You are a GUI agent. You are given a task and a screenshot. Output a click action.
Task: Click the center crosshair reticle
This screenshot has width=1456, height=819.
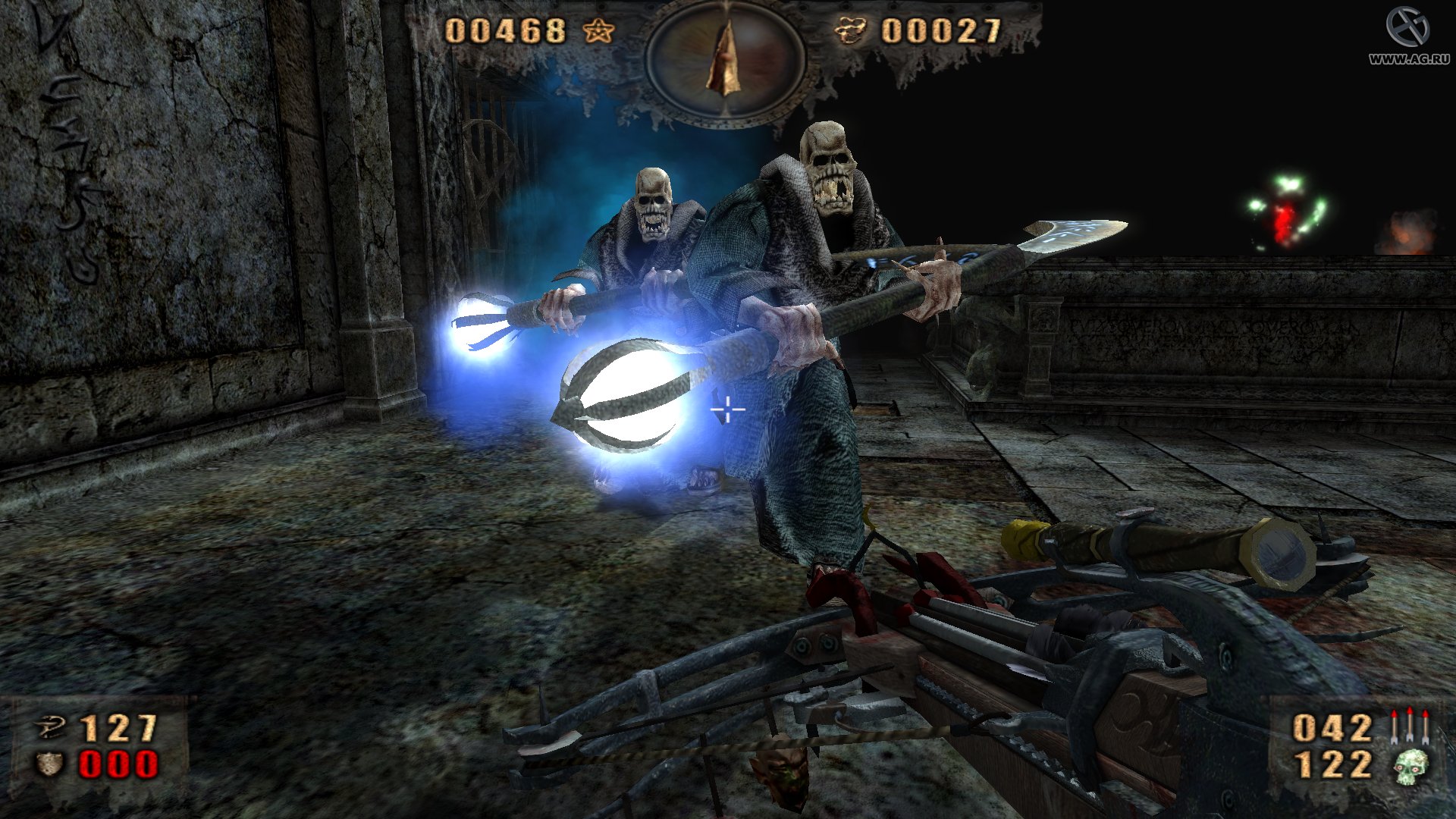click(726, 409)
